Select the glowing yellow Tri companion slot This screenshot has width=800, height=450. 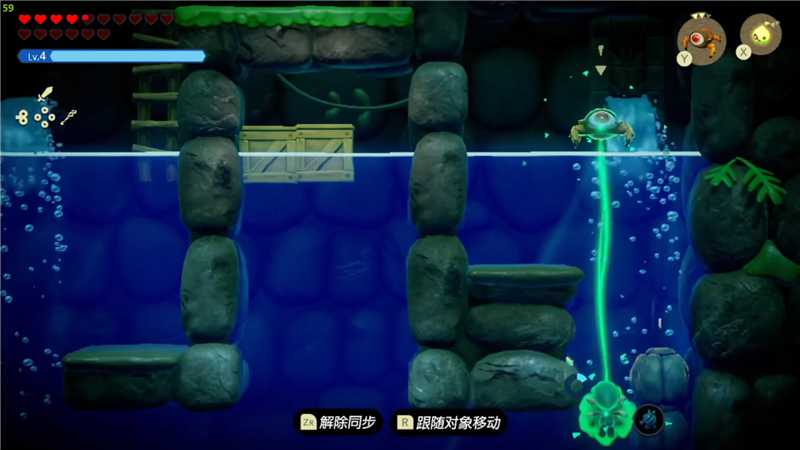click(x=762, y=34)
